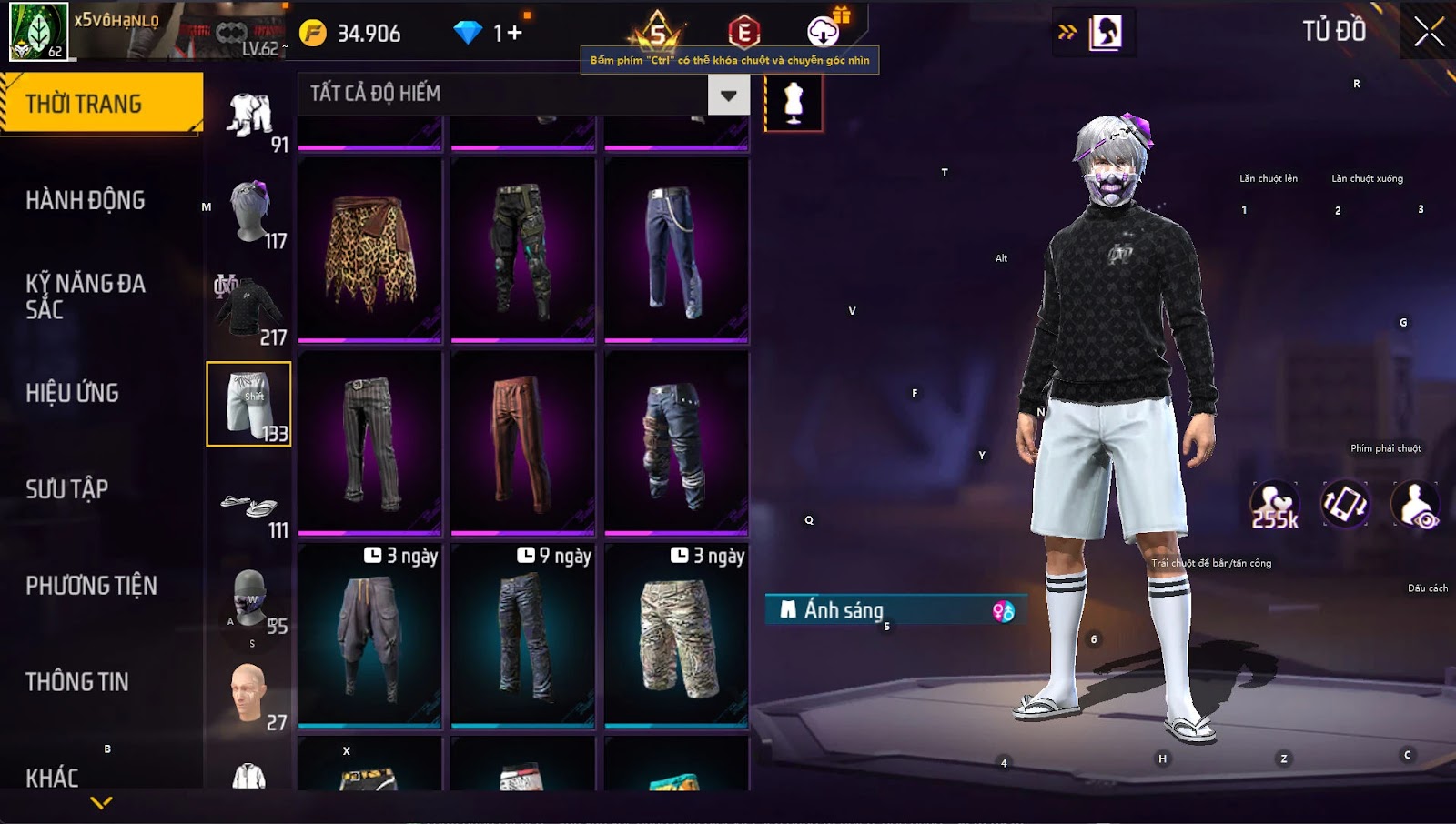Open the head/hair category with 117 items

pyautogui.click(x=249, y=213)
